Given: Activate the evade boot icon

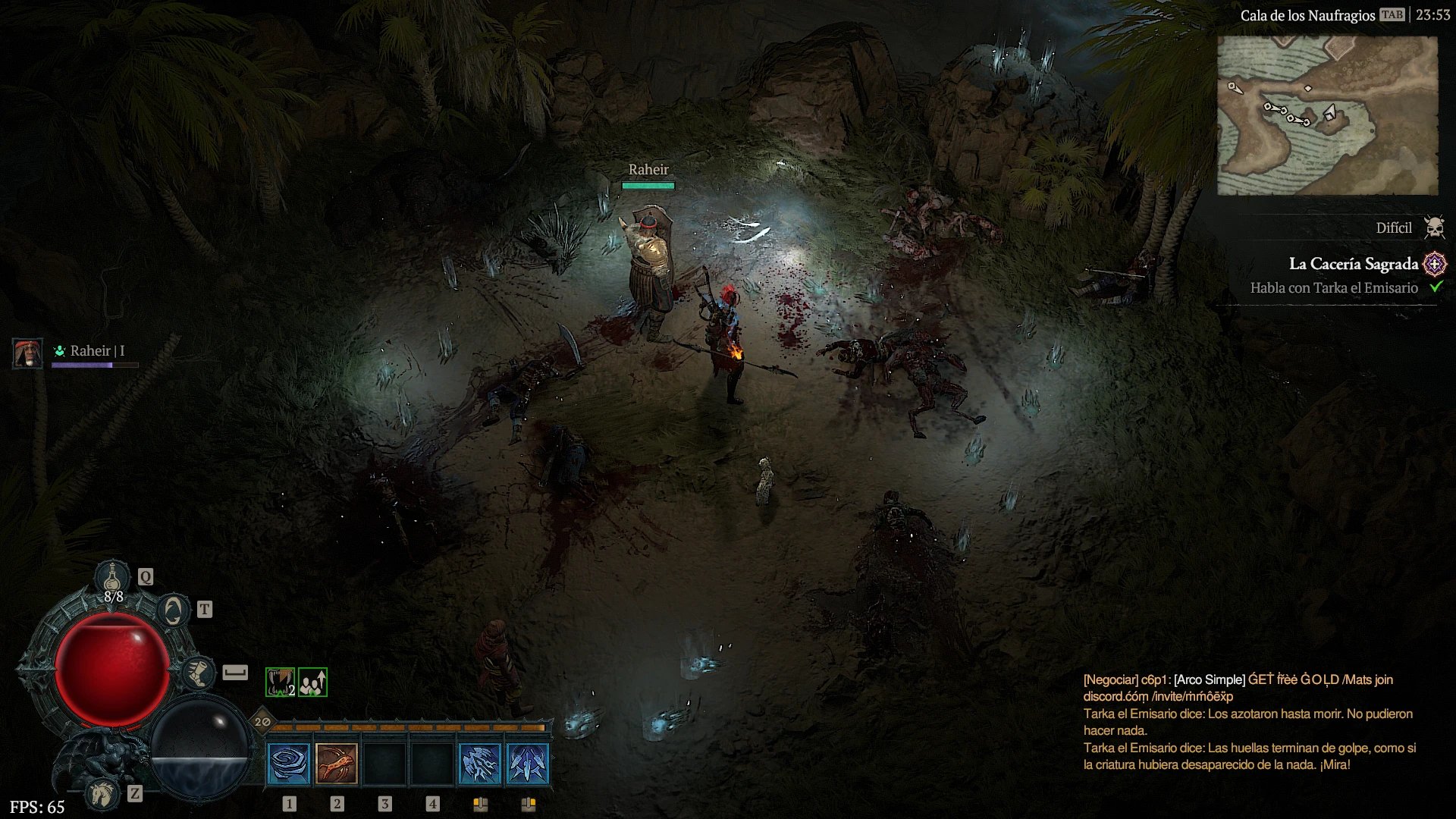Looking at the screenshot, I should [x=198, y=673].
